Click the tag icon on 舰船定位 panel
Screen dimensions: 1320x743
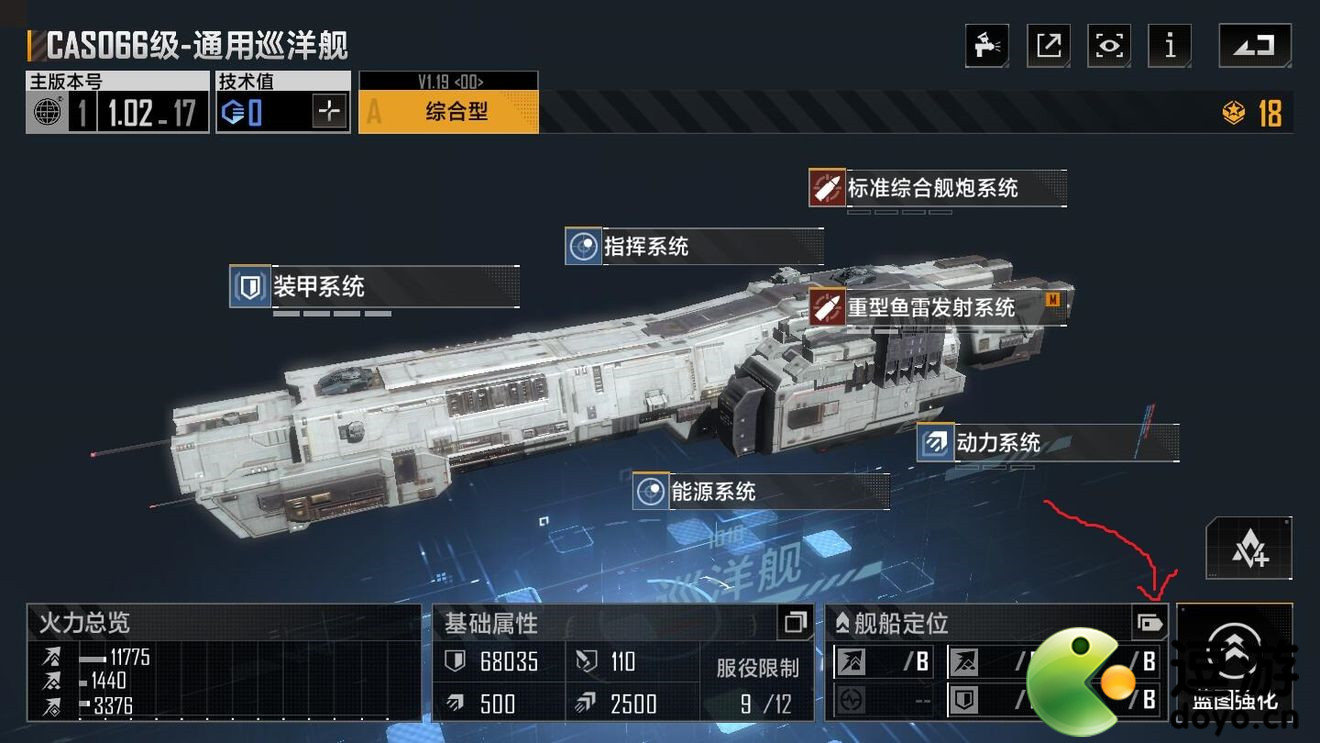(1149, 624)
